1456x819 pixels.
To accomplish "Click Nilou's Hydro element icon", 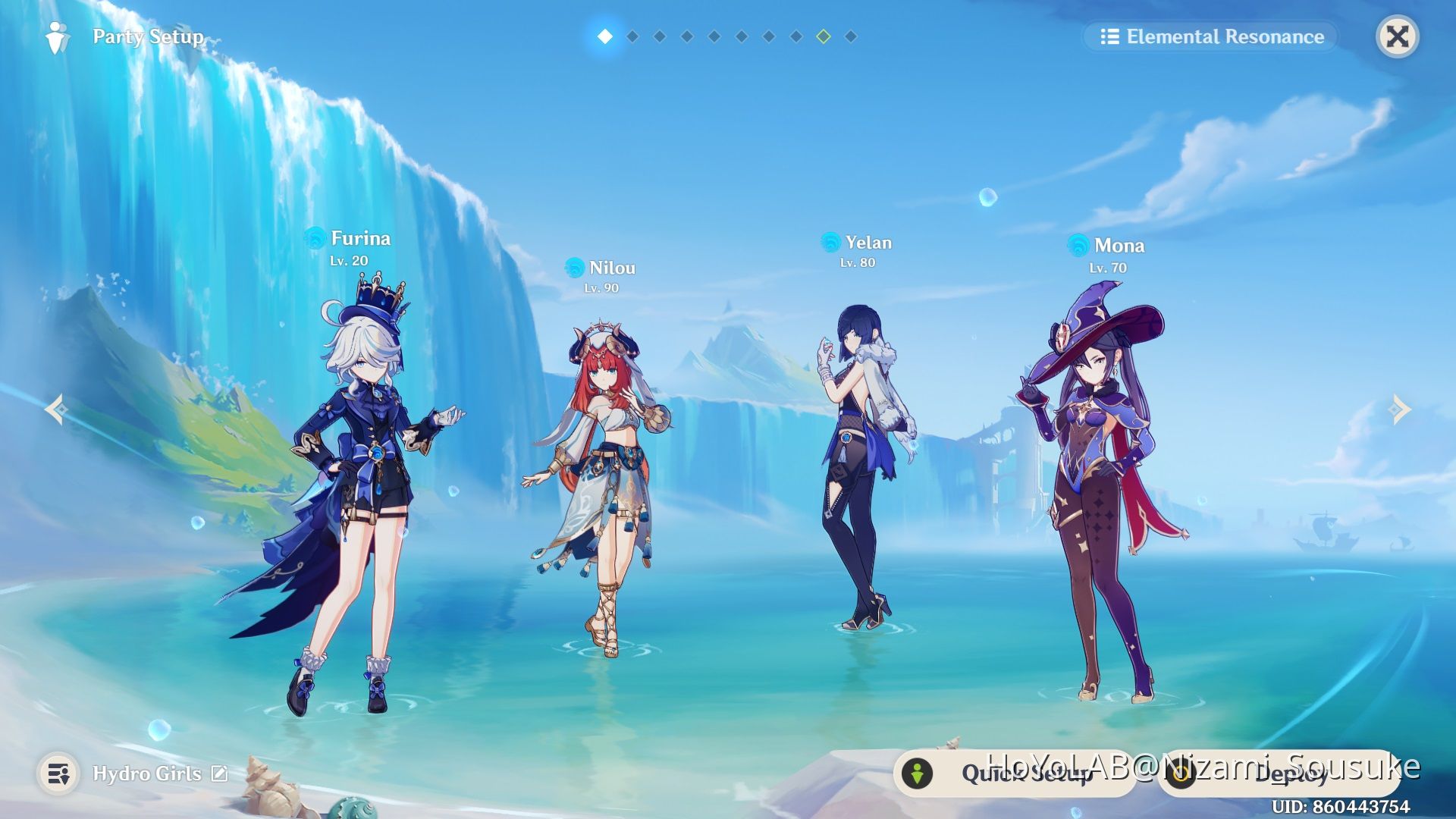I will pos(574,268).
